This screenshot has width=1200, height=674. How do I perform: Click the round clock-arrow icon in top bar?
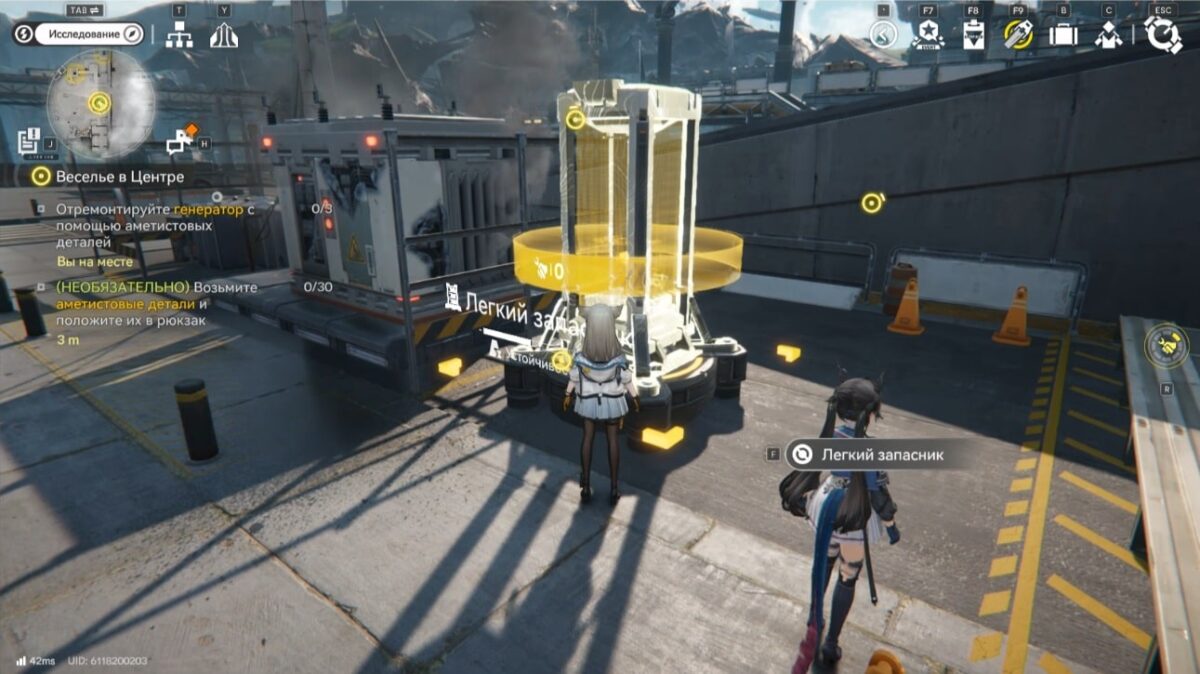pyautogui.click(x=883, y=35)
